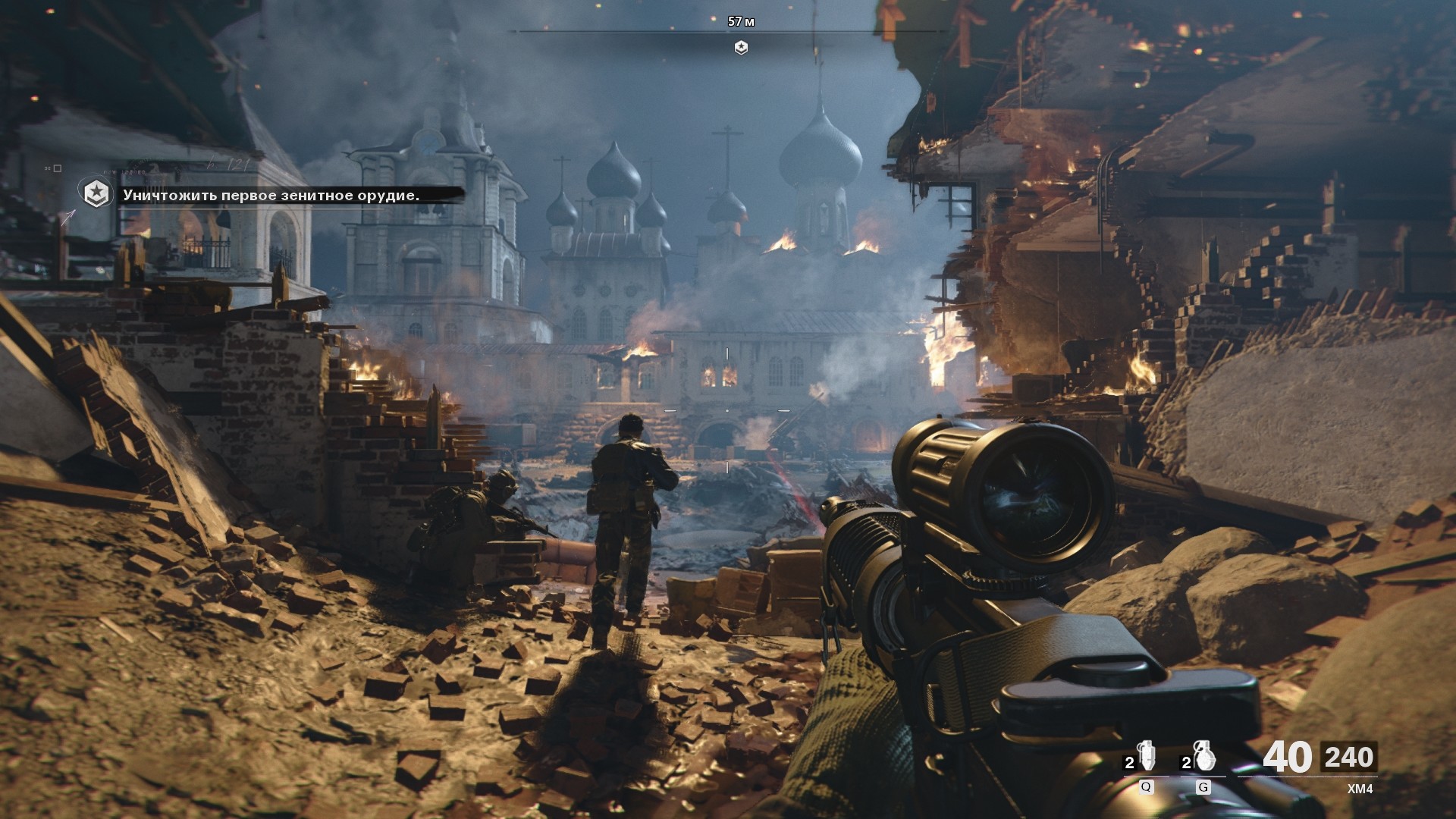Select the frag grenade icon
Screen dimensions: 1456x819
pos(1203,755)
